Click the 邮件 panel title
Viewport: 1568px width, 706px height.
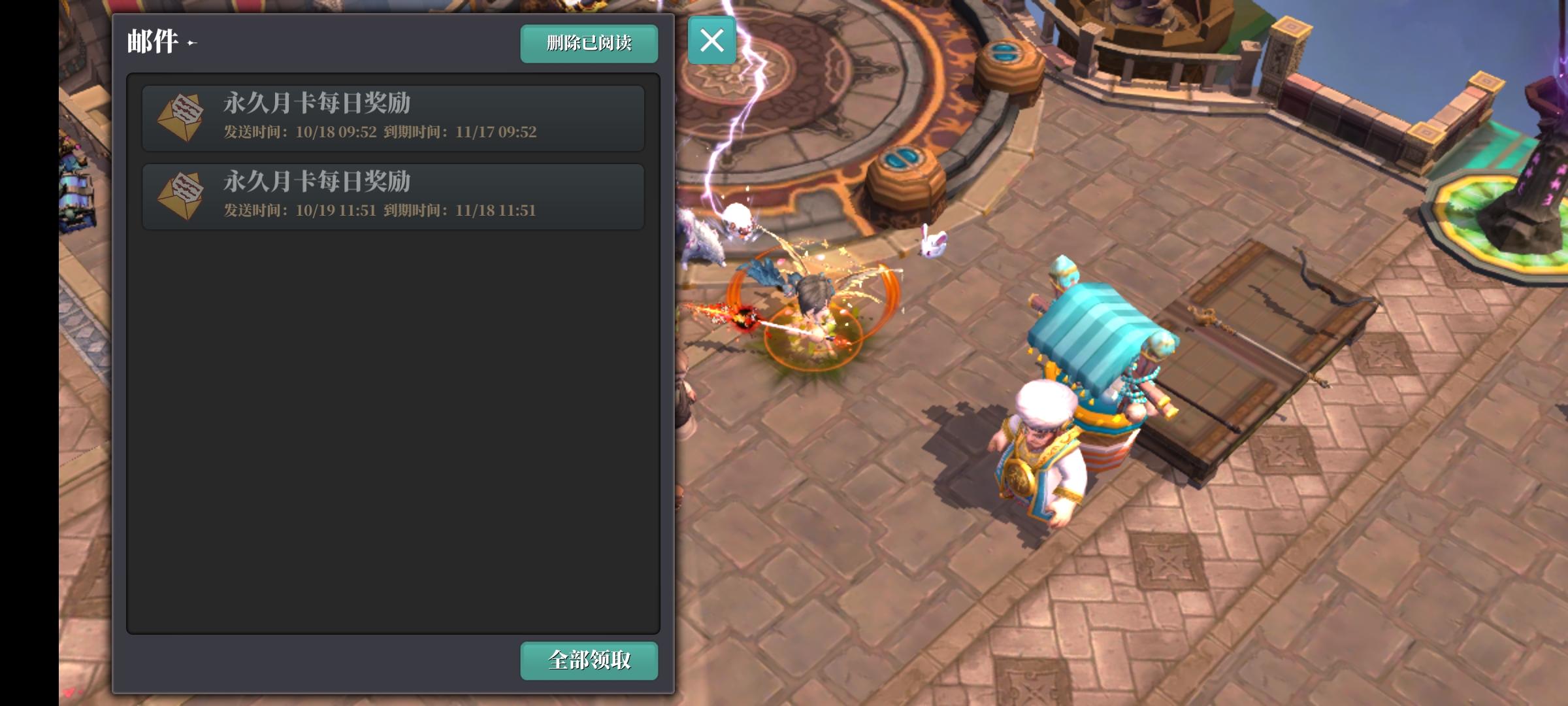[150, 42]
